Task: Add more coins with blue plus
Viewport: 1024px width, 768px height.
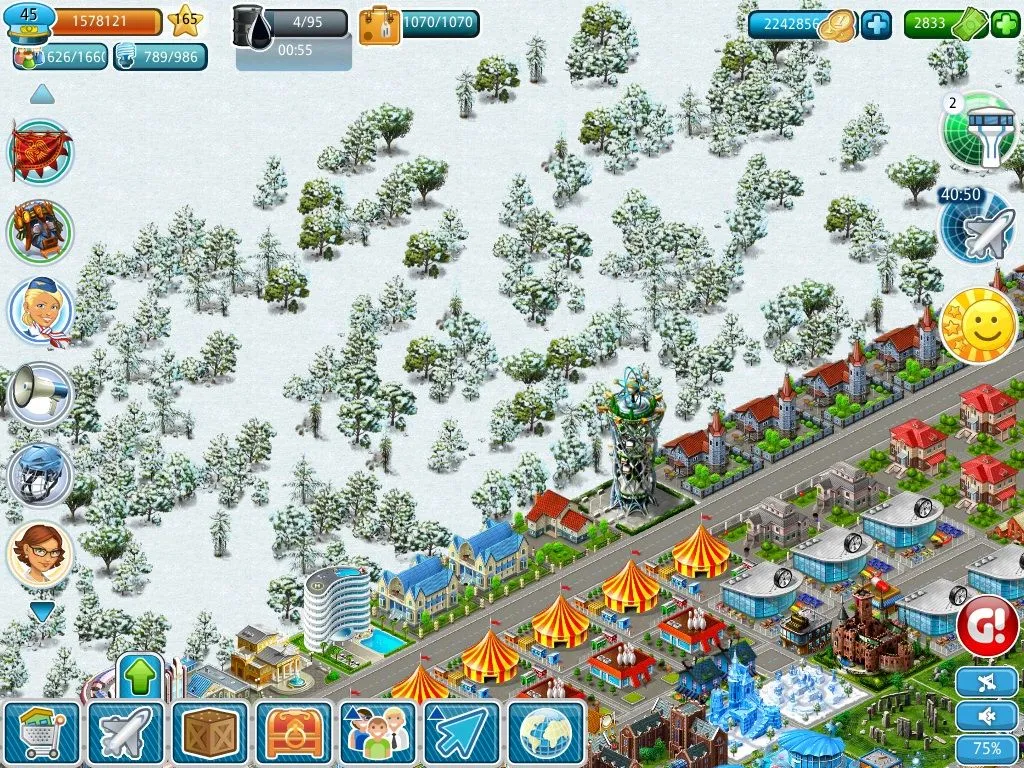Action: pyautogui.click(x=876, y=24)
